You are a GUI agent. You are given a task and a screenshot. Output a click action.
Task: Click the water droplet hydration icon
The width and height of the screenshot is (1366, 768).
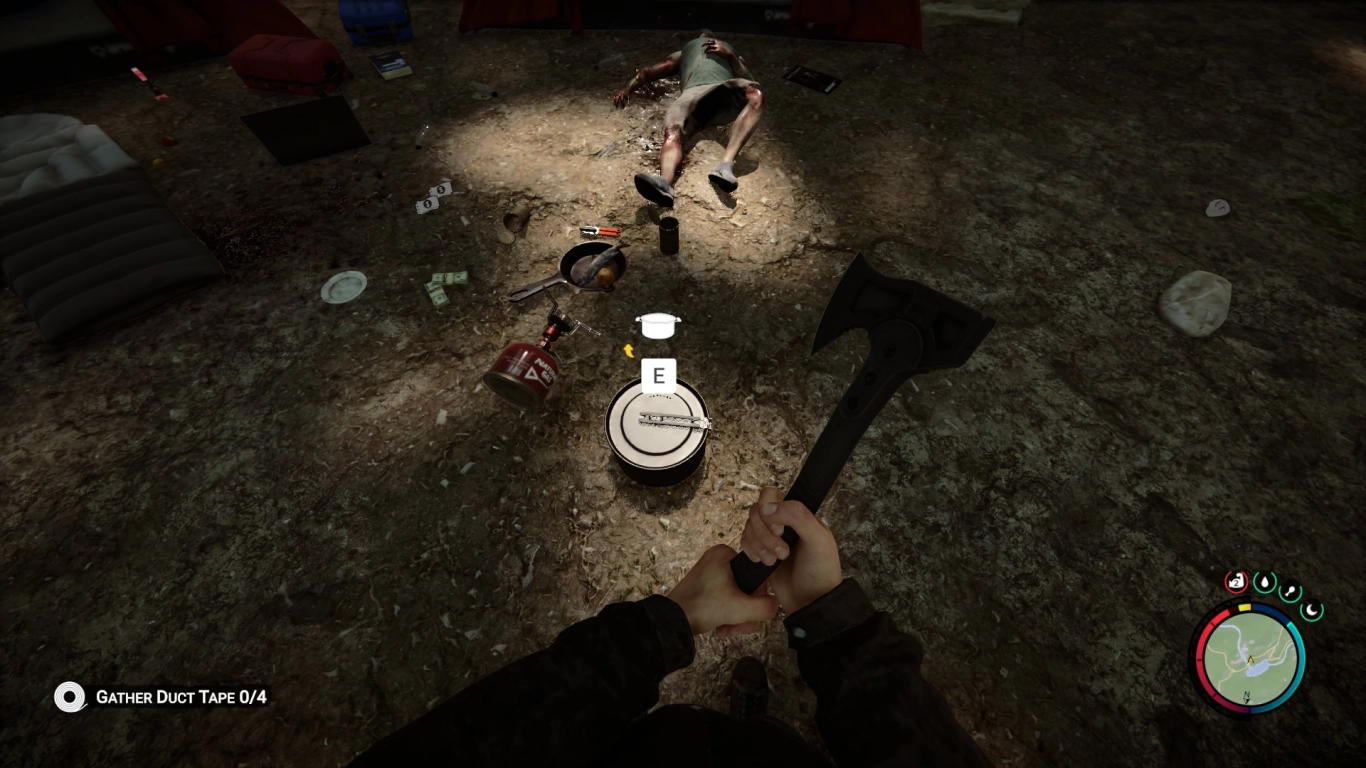(x=1264, y=582)
